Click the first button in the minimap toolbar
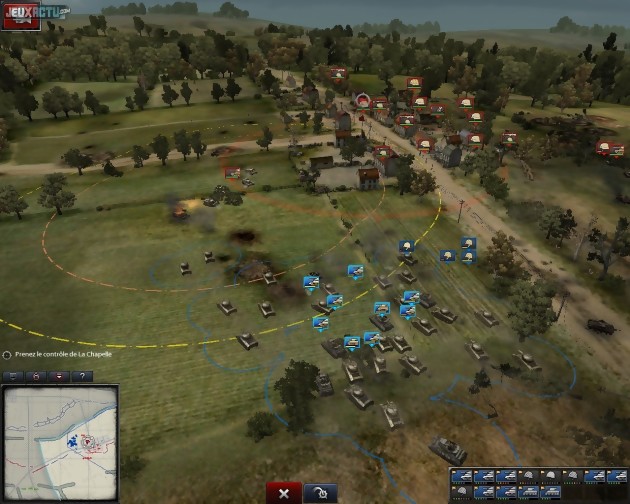630x504 pixels. click(14, 376)
